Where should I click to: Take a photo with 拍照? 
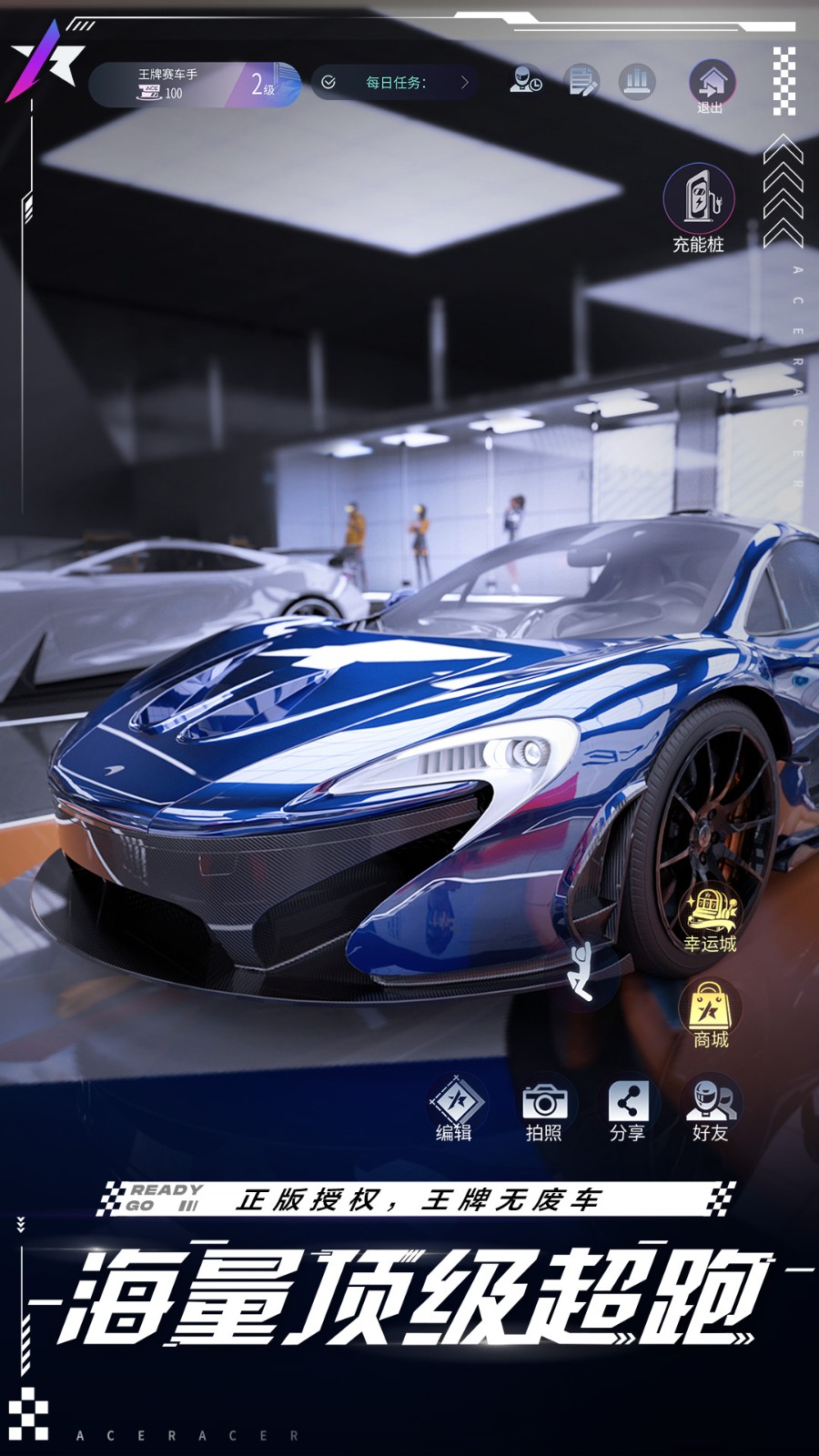tap(544, 1108)
